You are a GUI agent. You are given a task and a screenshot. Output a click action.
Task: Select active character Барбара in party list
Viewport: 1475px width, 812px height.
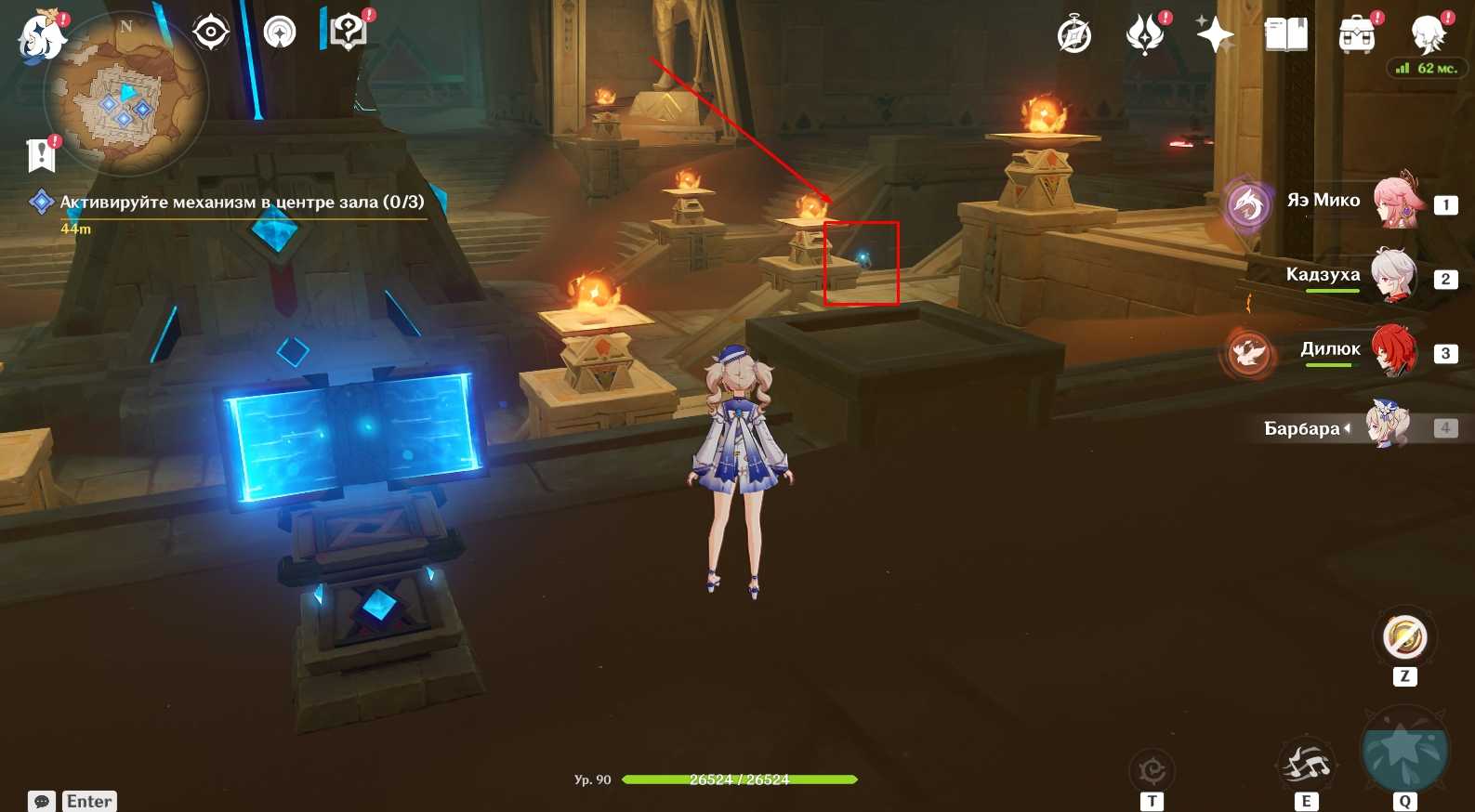1388,426
